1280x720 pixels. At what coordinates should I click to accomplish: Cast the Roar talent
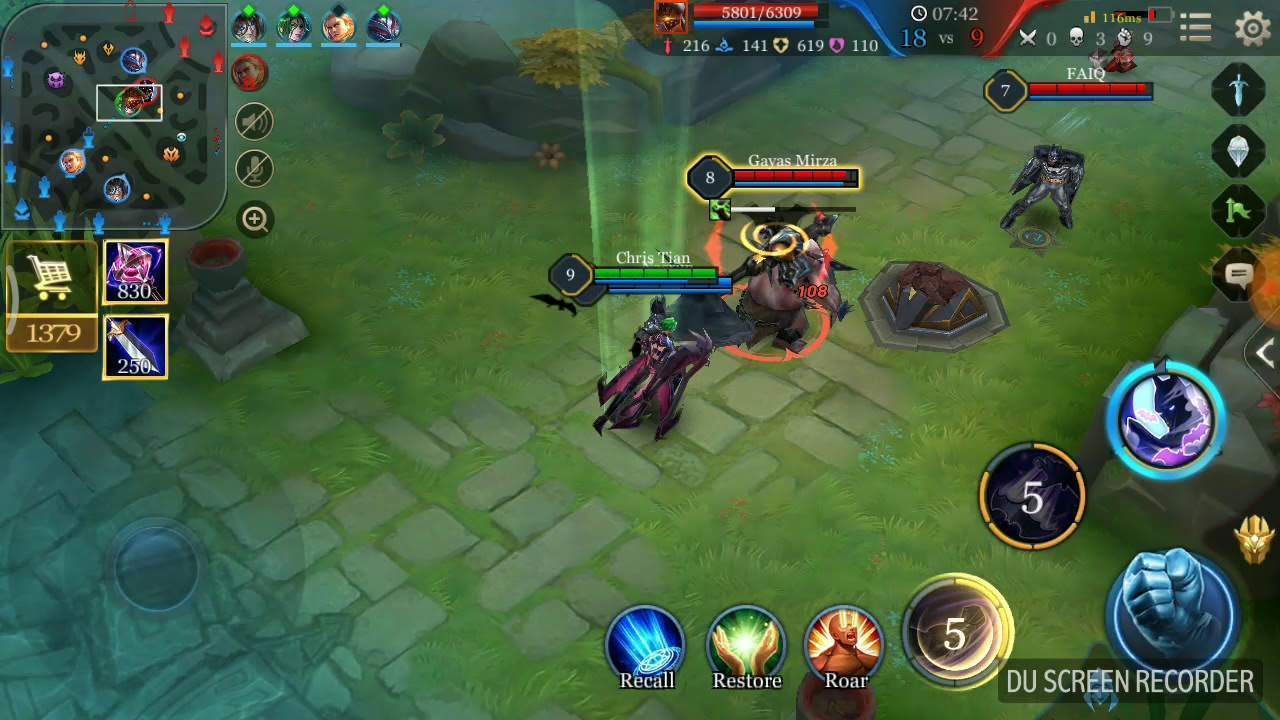coord(845,645)
